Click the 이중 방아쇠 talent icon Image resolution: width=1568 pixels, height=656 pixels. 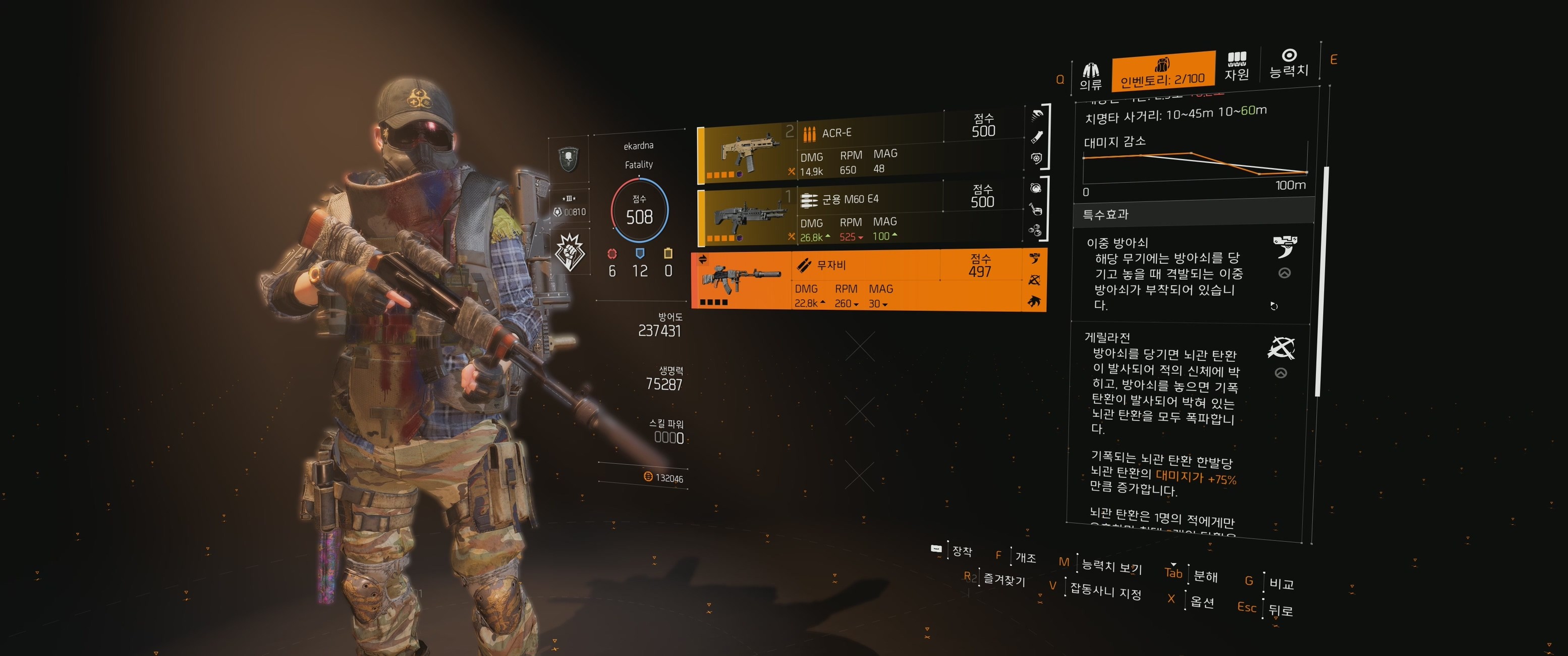pyautogui.click(x=1284, y=247)
